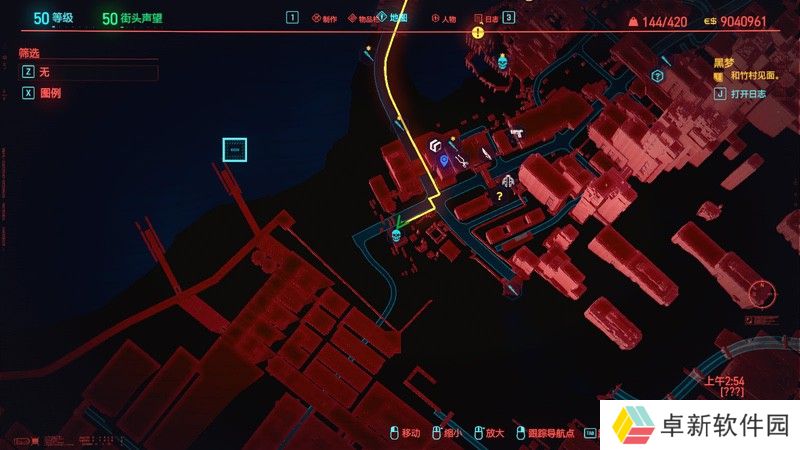Click the yellow question mark marker
The image size is (800, 450).
[x=499, y=196]
